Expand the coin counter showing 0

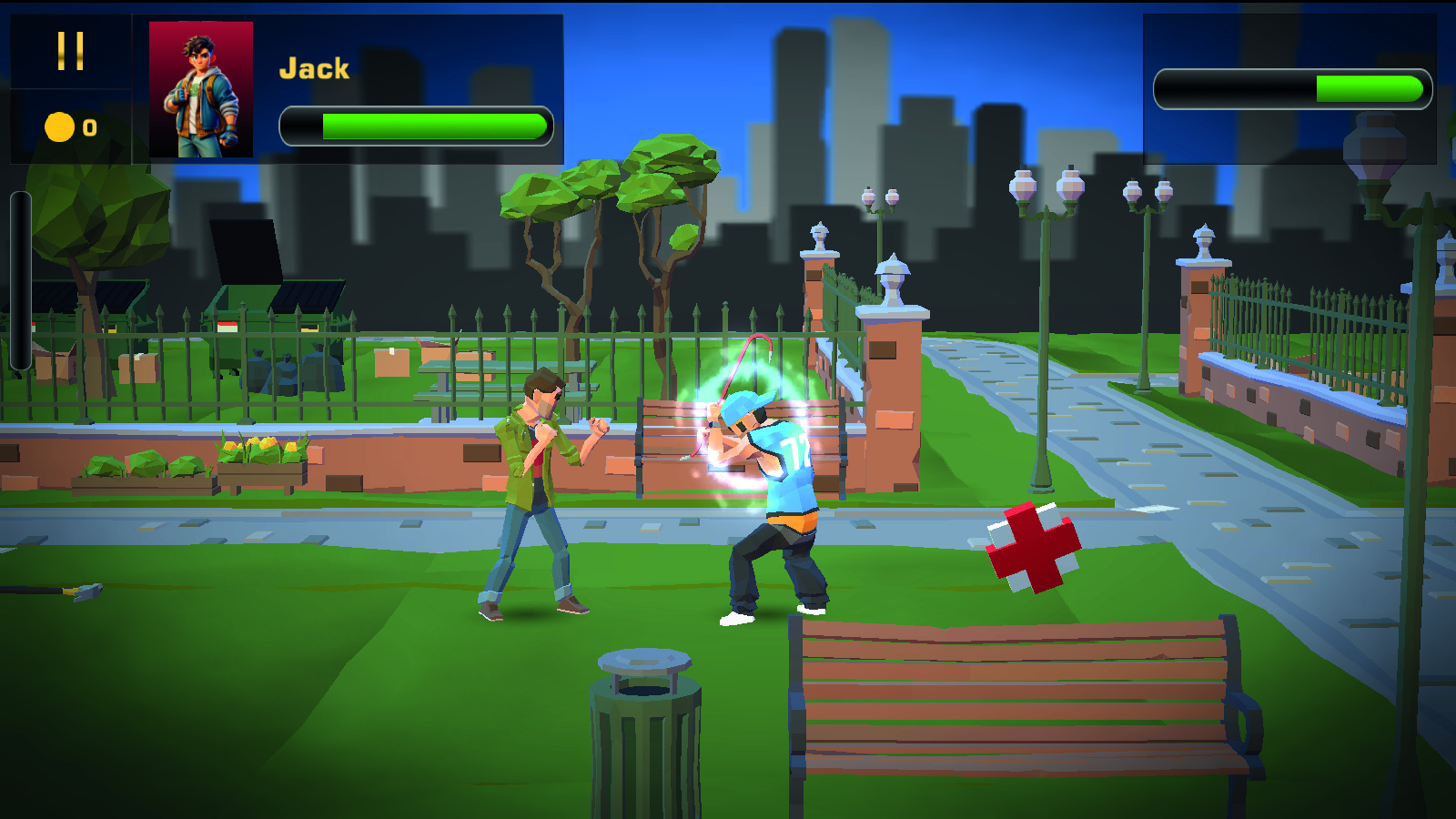click(86, 127)
